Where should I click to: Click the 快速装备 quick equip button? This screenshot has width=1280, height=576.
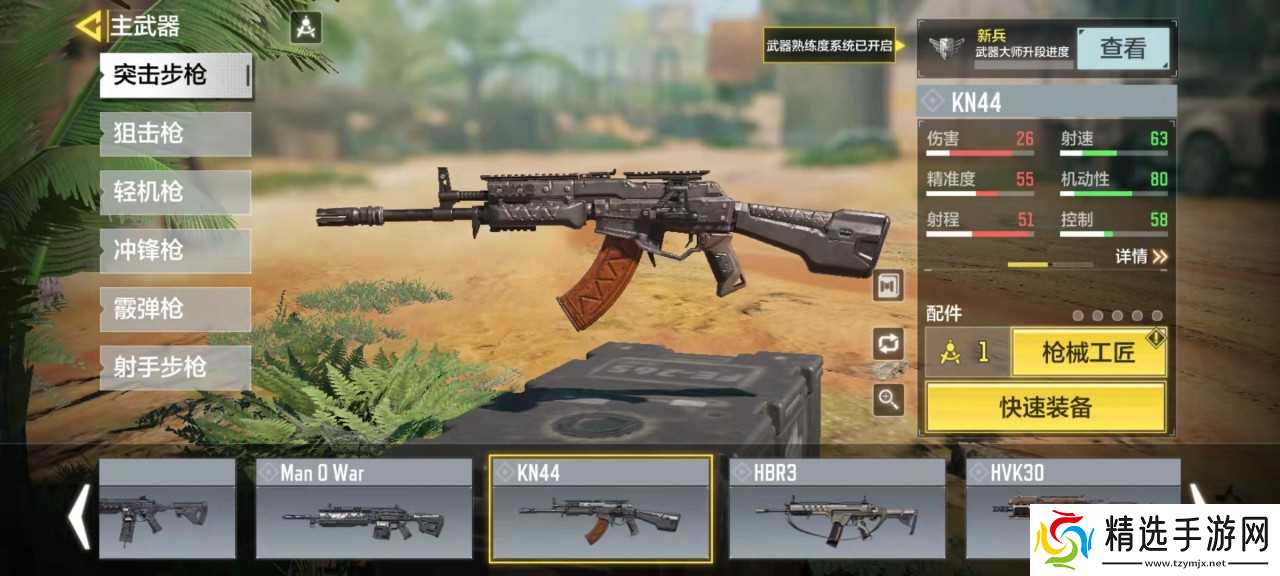point(1045,407)
